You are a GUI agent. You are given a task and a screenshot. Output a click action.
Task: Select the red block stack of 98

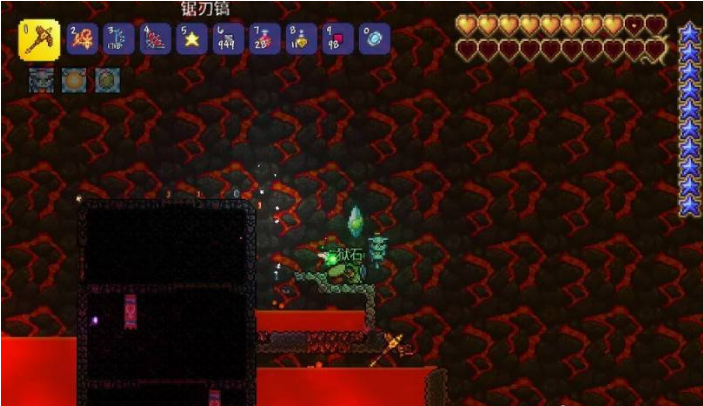click(337, 39)
